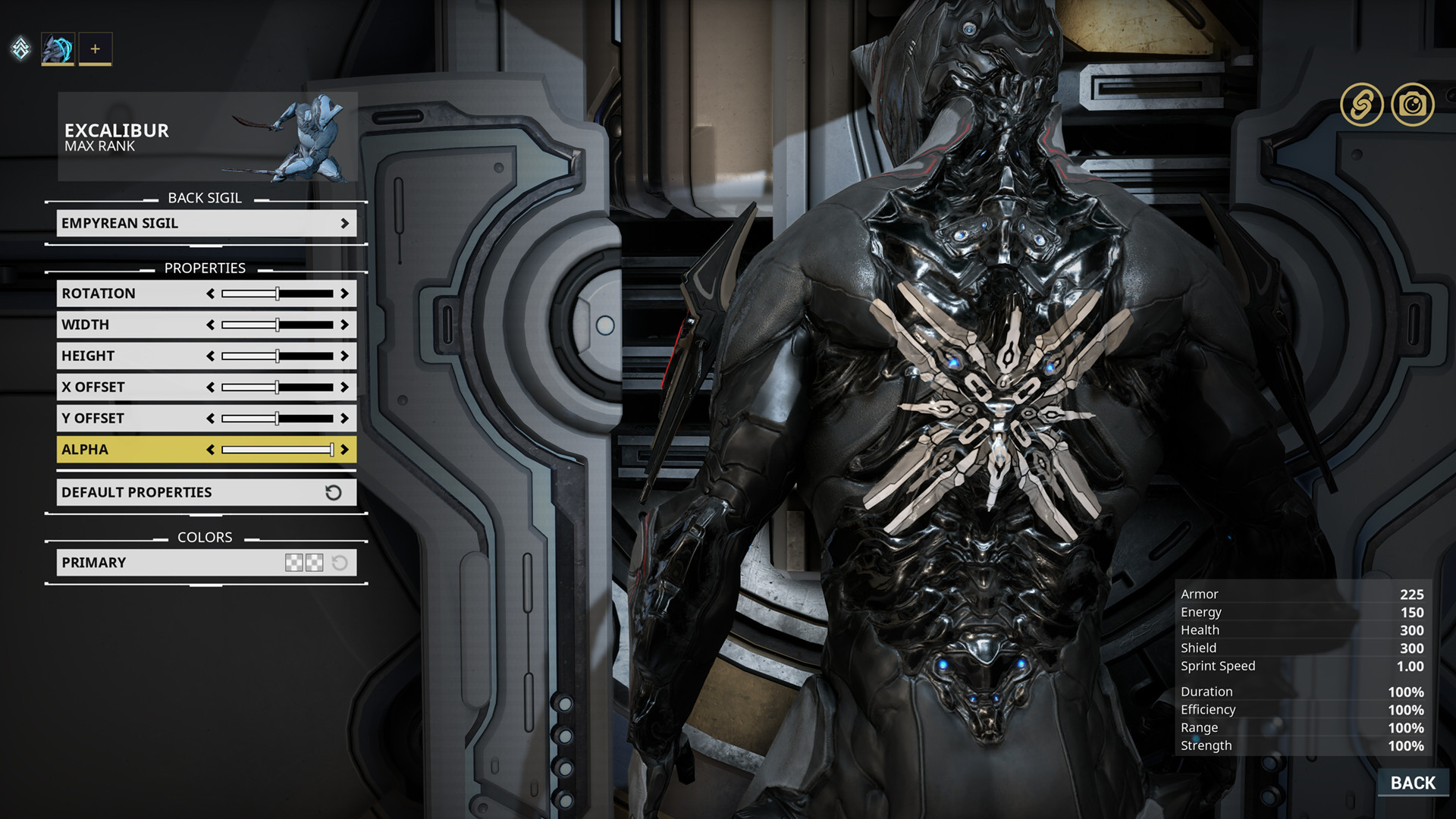Select the Excalibur helmet loadout tab
1456x819 pixels.
58,49
